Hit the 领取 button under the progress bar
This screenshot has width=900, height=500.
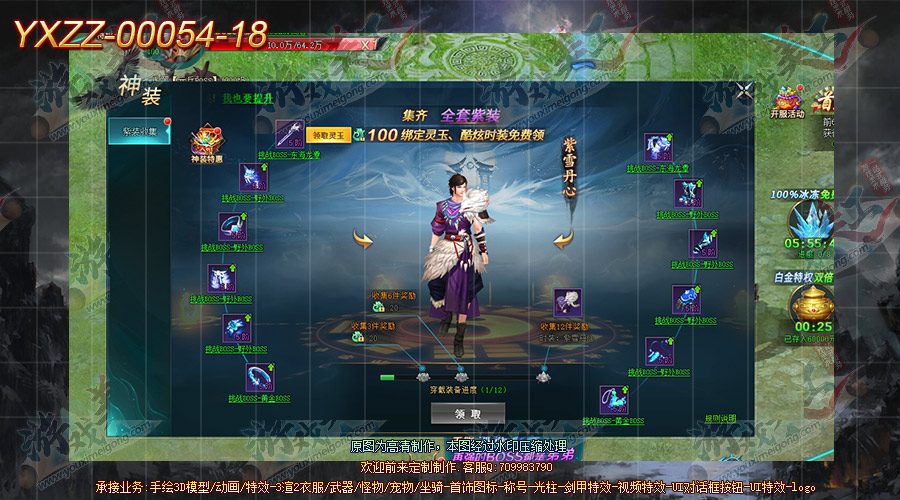[467, 413]
